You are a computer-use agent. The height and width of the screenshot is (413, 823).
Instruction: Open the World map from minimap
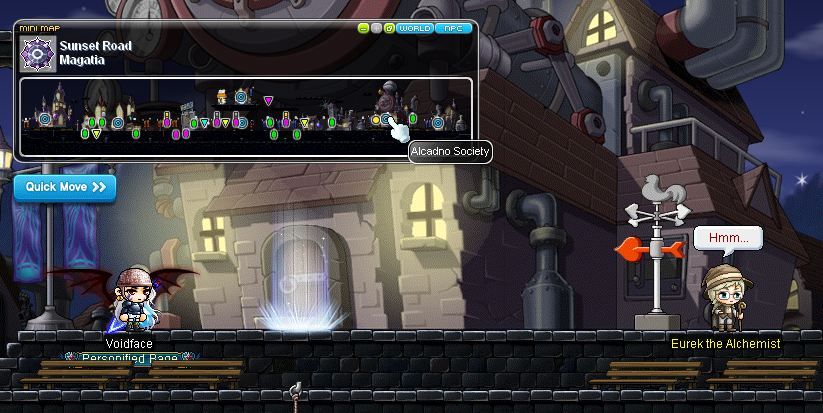[414, 29]
